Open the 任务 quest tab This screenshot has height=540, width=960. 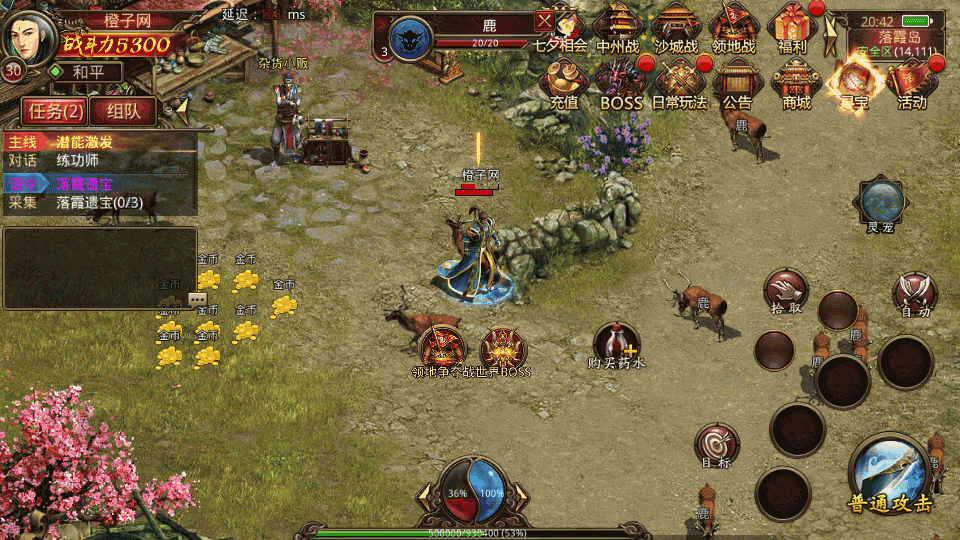coord(55,112)
